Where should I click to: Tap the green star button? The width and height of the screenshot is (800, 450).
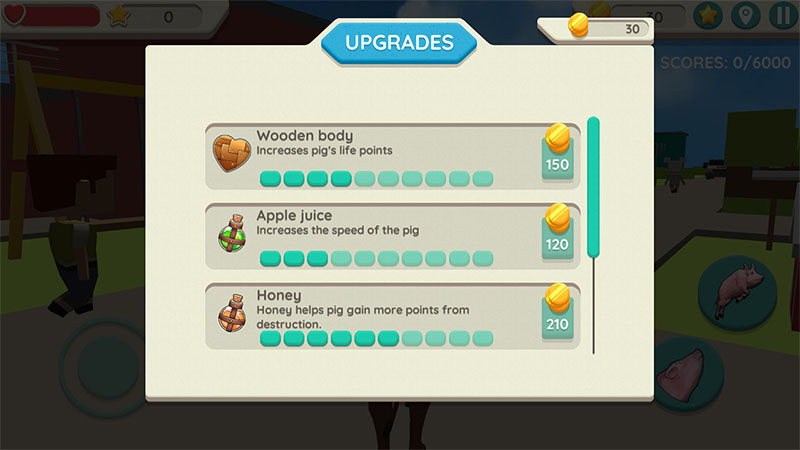(x=708, y=16)
